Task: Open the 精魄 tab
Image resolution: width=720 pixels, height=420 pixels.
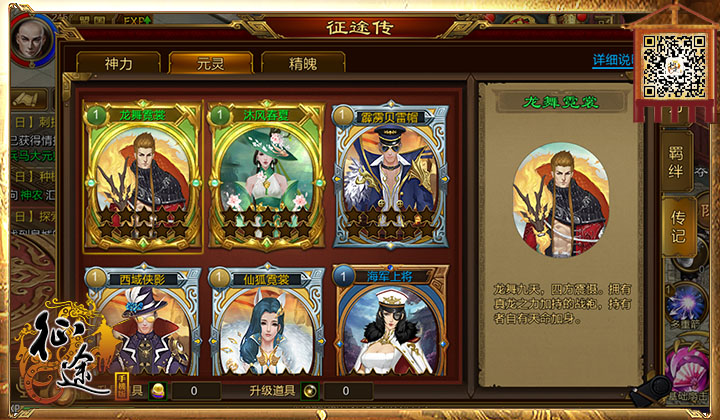Action: [303, 62]
